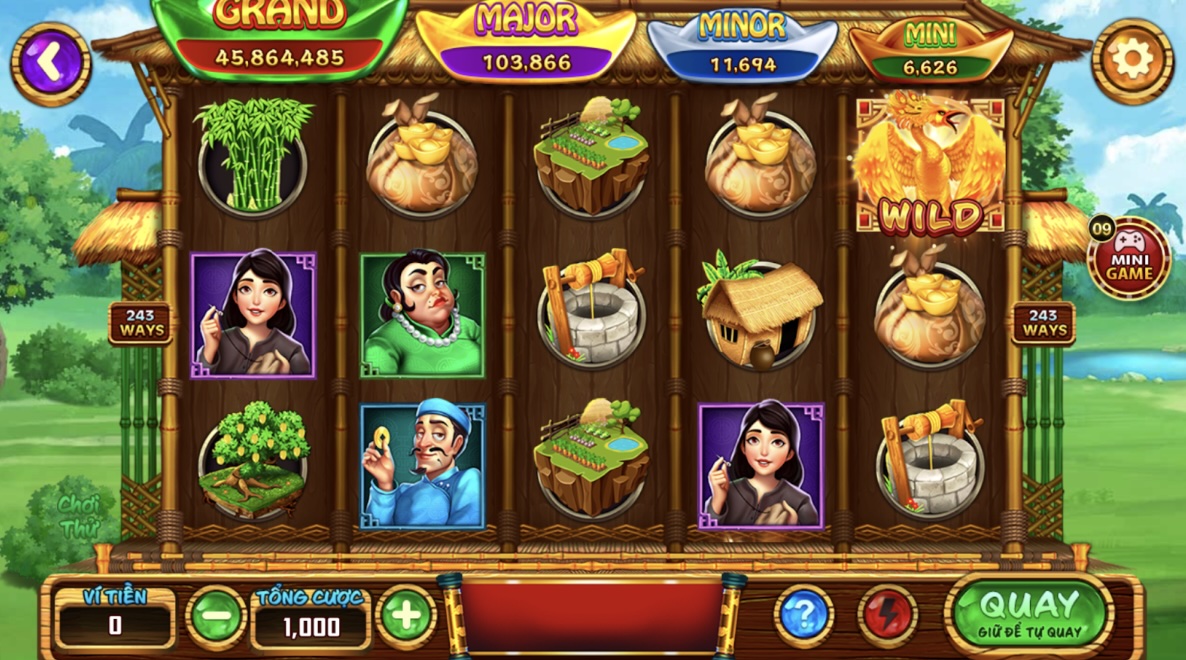Screen dimensions: 1186x660
Task: Open settings with the gear icon
Action: (x=1132, y=60)
